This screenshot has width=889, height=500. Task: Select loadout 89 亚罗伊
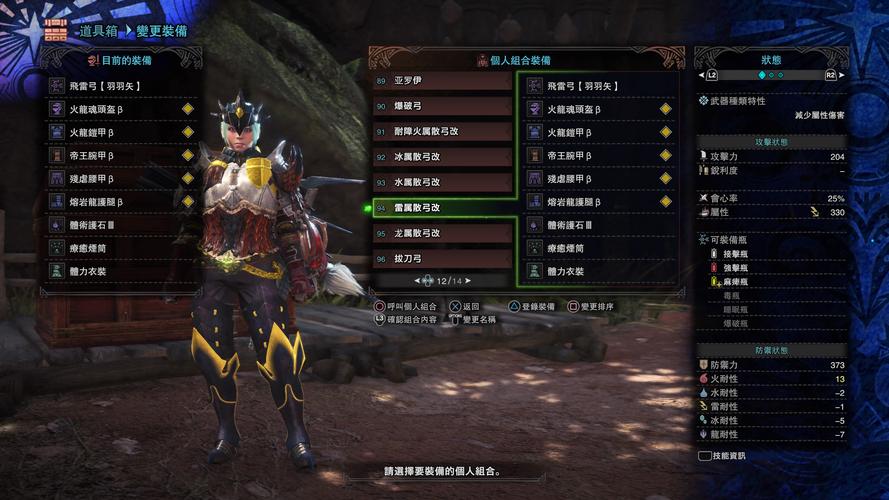(x=441, y=81)
